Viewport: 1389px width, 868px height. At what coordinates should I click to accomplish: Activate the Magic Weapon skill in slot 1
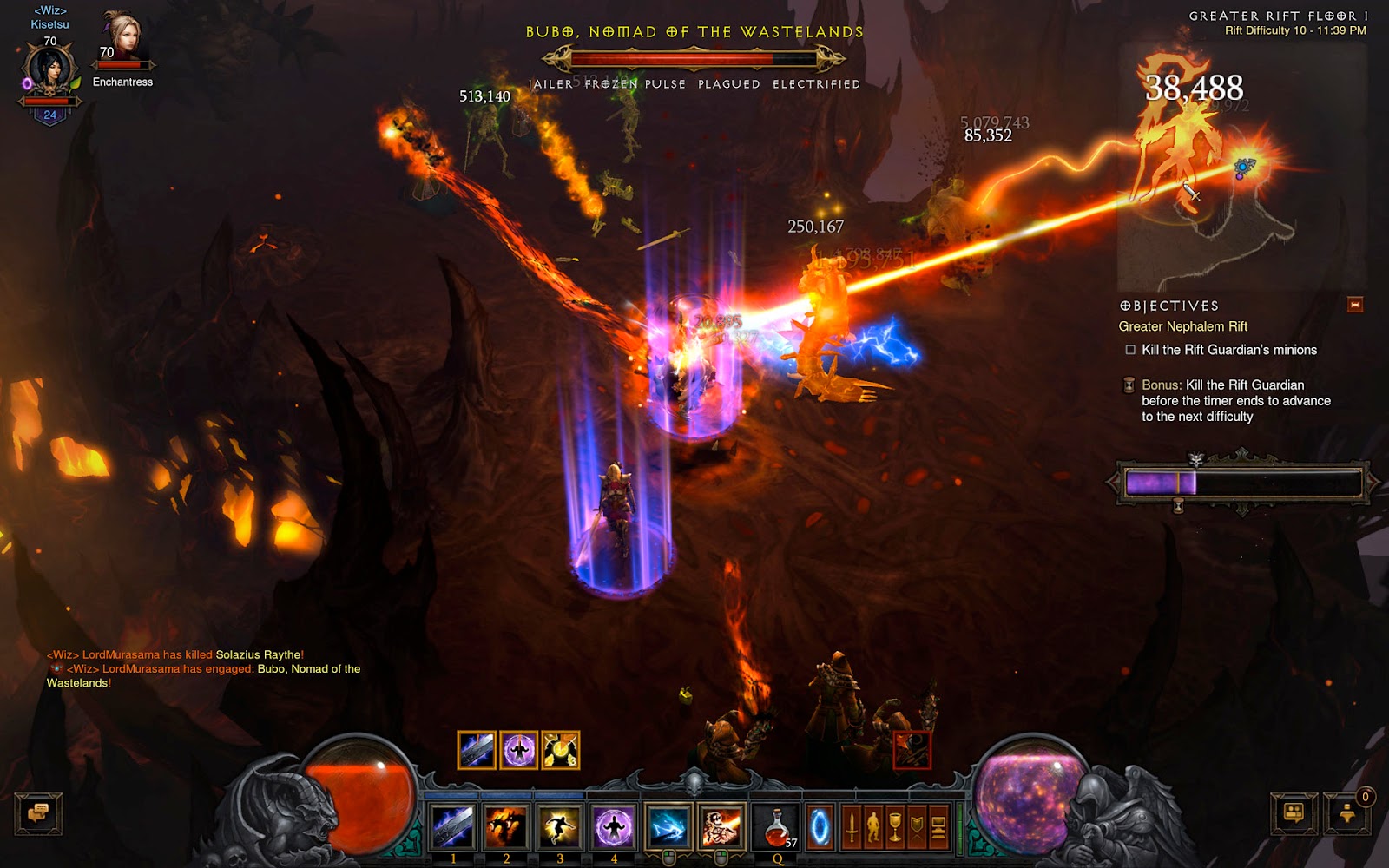pos(452,827)
